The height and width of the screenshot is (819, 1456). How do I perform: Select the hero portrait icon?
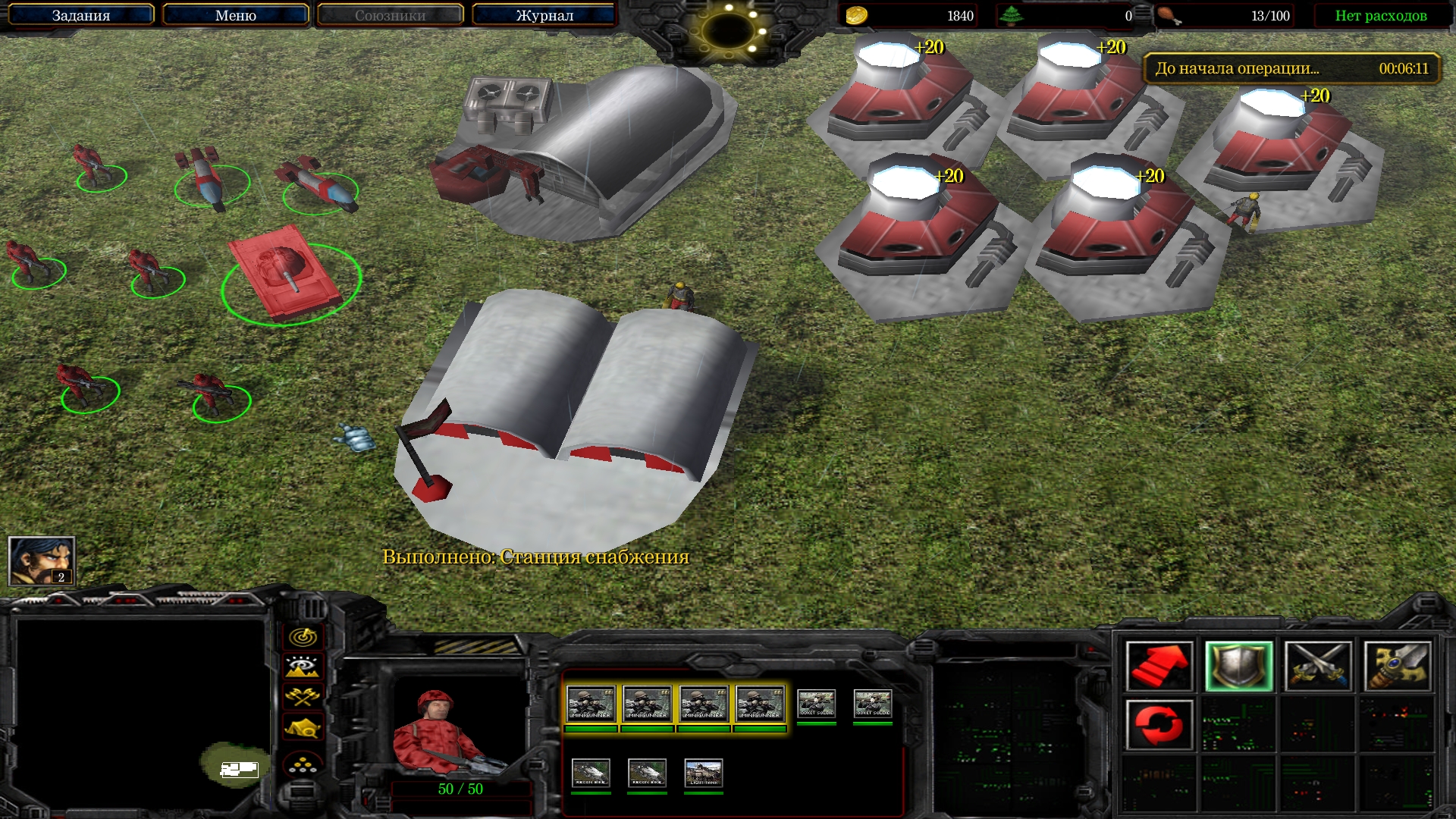coord(42,561)
